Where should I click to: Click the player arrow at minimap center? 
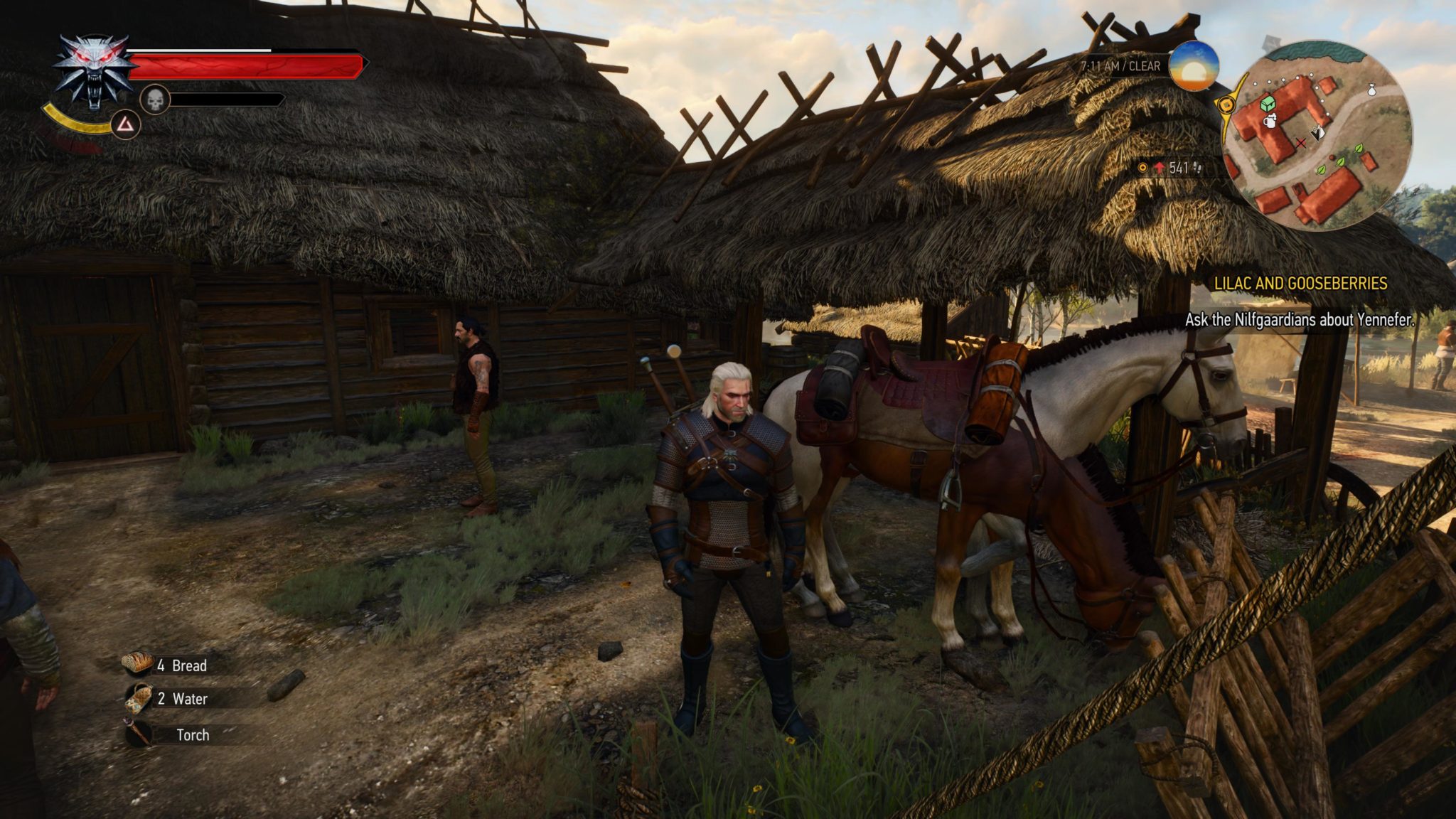coord(1317,134)
